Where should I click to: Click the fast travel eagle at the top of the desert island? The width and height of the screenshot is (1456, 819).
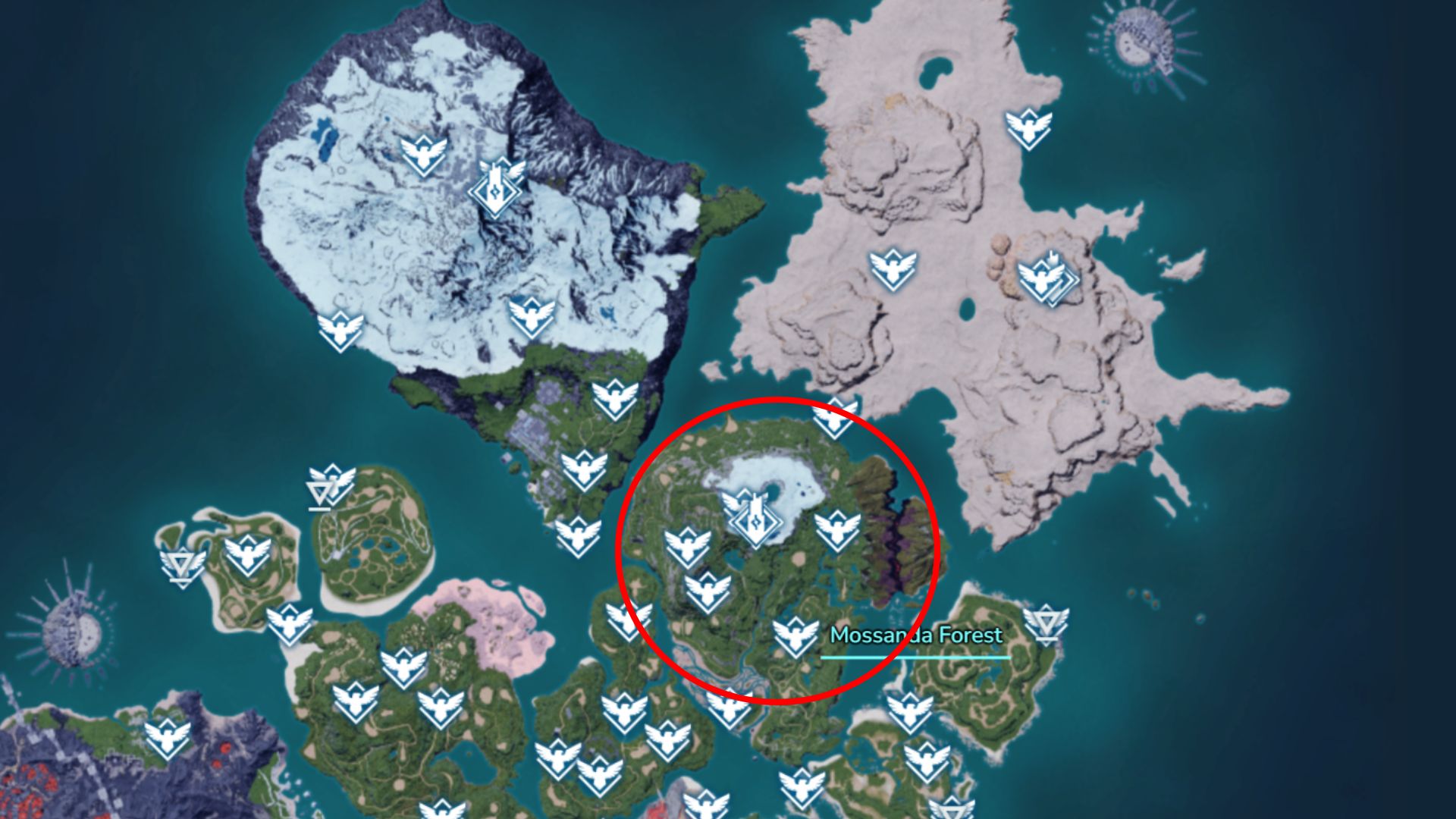1028,125
